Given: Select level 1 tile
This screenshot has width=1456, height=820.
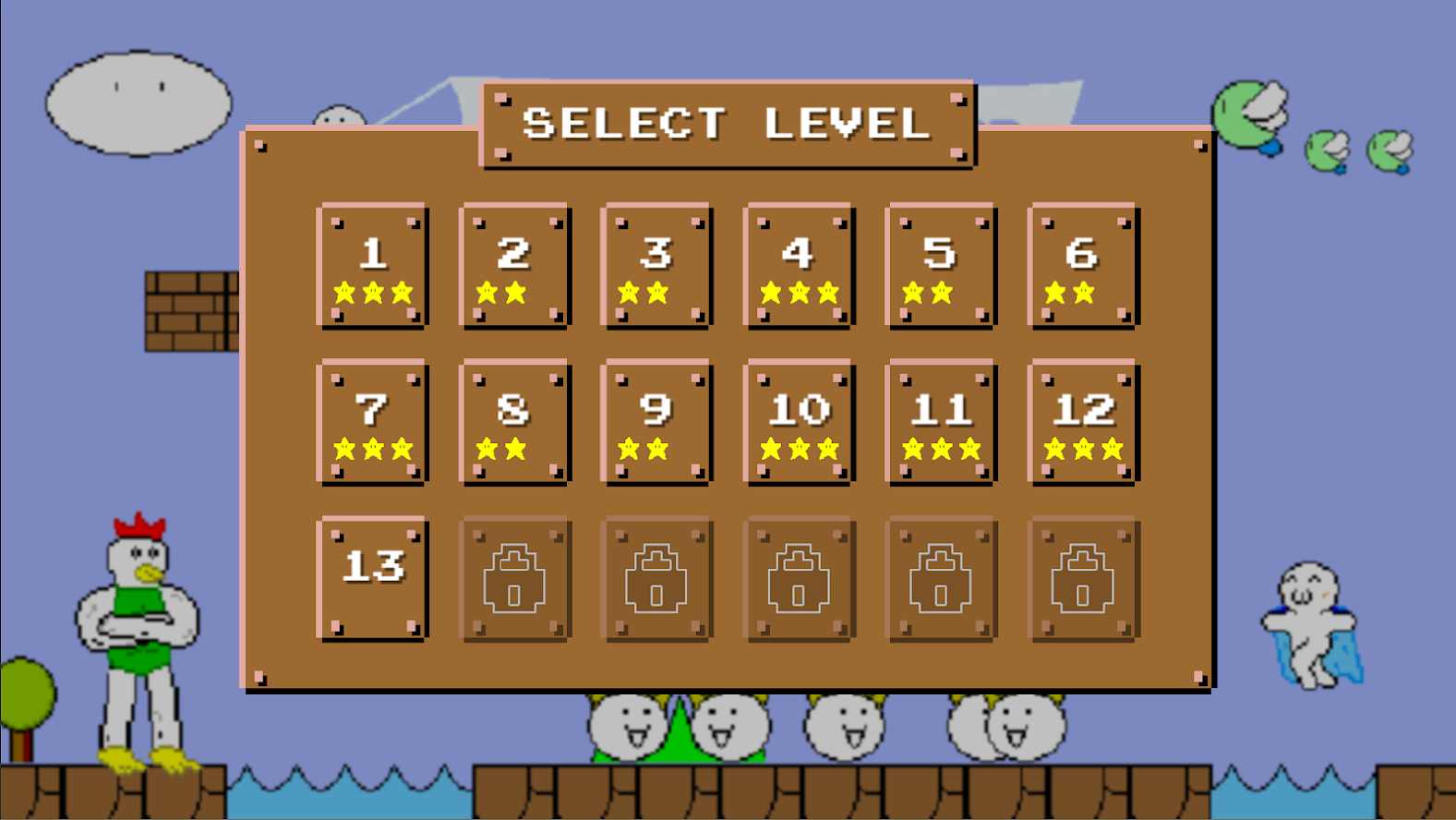Looking at the screenshot, I should pos(373,266).
